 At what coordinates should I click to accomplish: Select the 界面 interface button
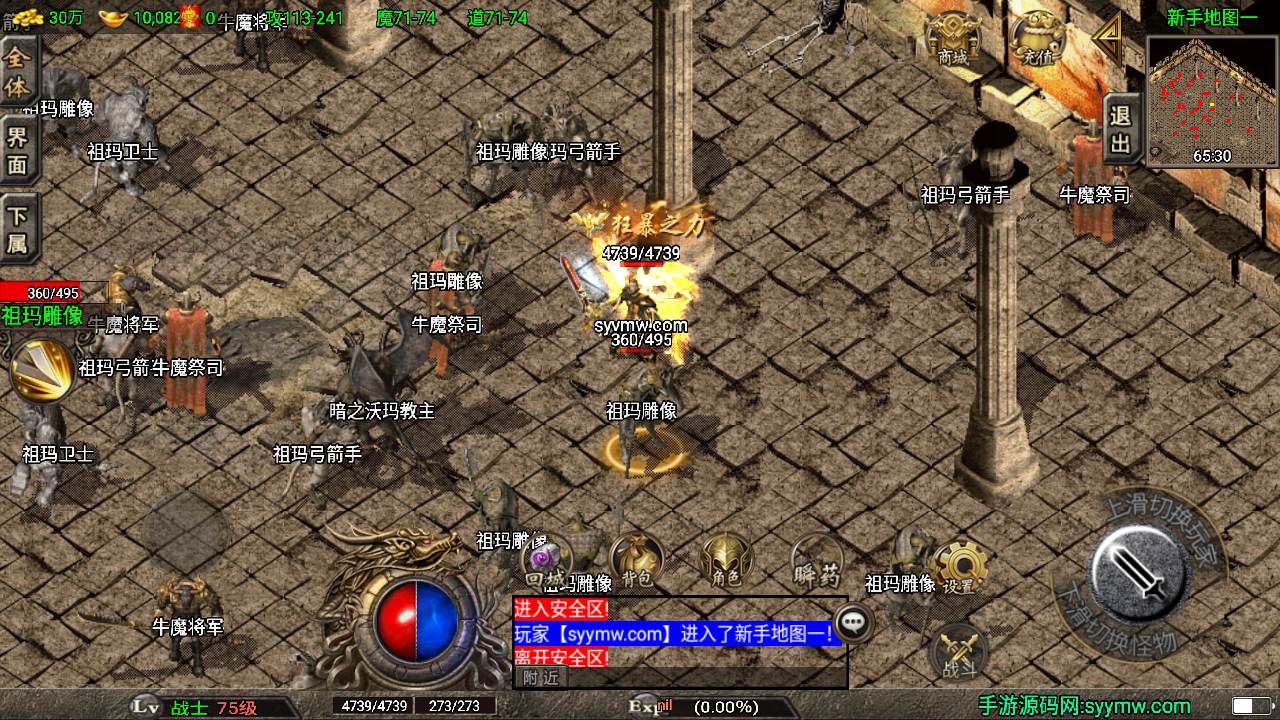[18, 151]
